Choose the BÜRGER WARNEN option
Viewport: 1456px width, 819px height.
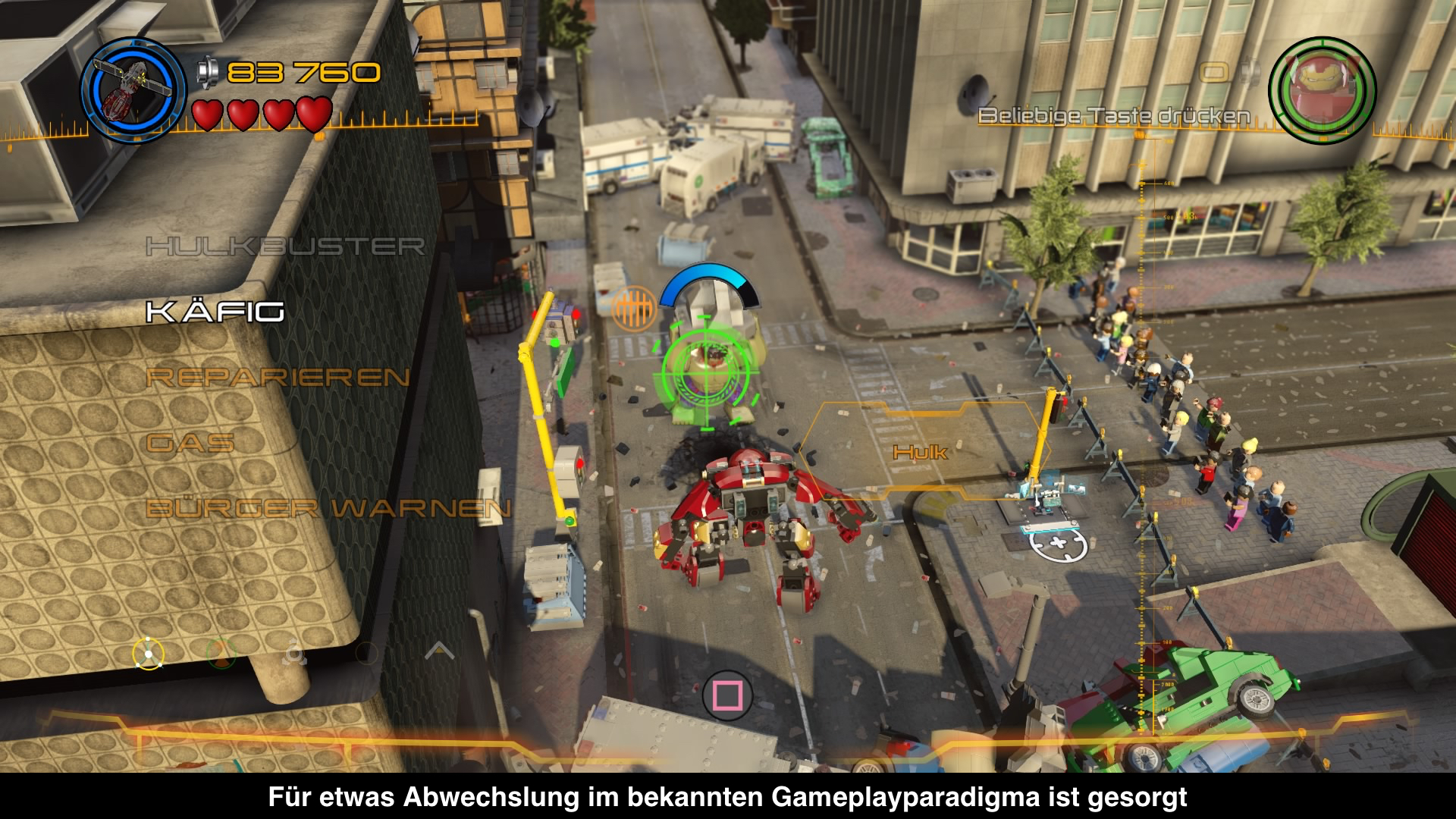point(328,508)
